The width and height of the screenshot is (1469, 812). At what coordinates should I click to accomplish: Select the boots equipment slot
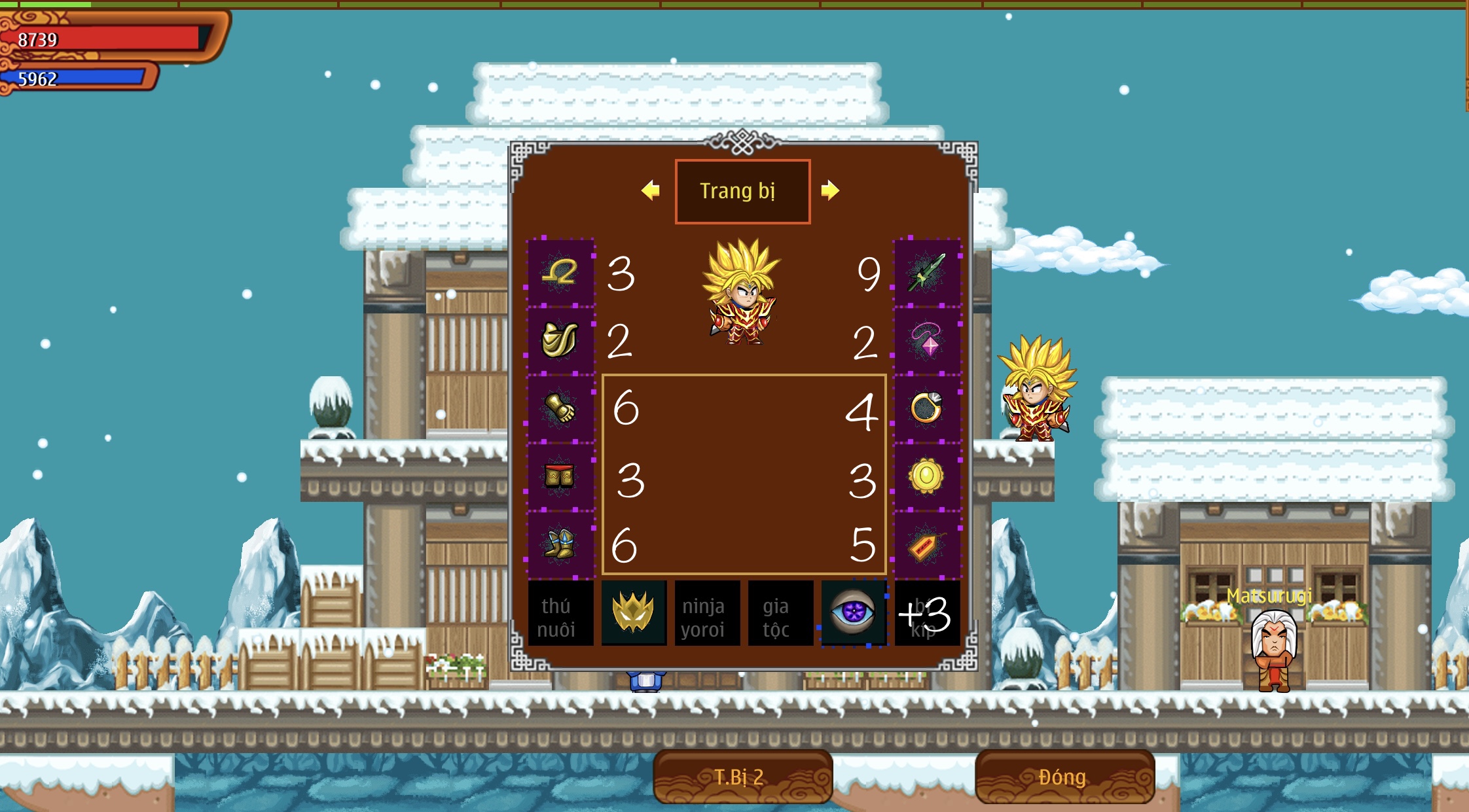(x=560, y=544)
